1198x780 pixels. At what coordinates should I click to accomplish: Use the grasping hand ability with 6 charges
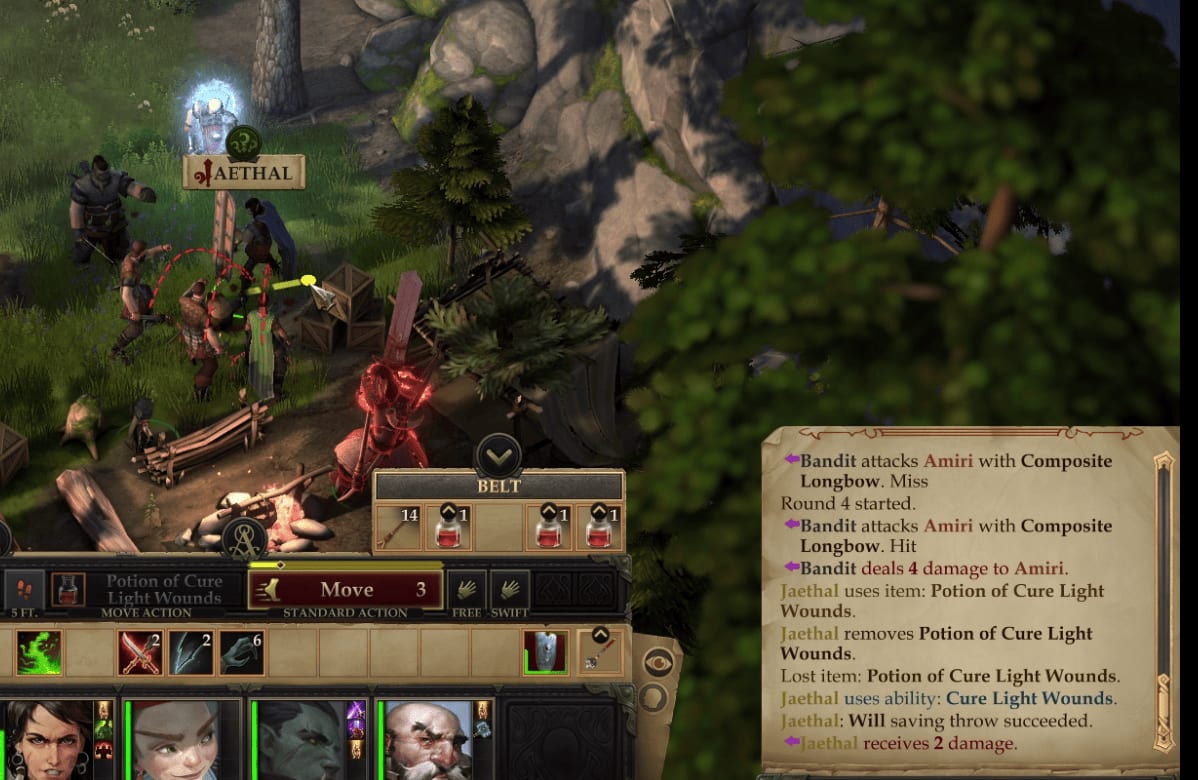coord(242,653)
